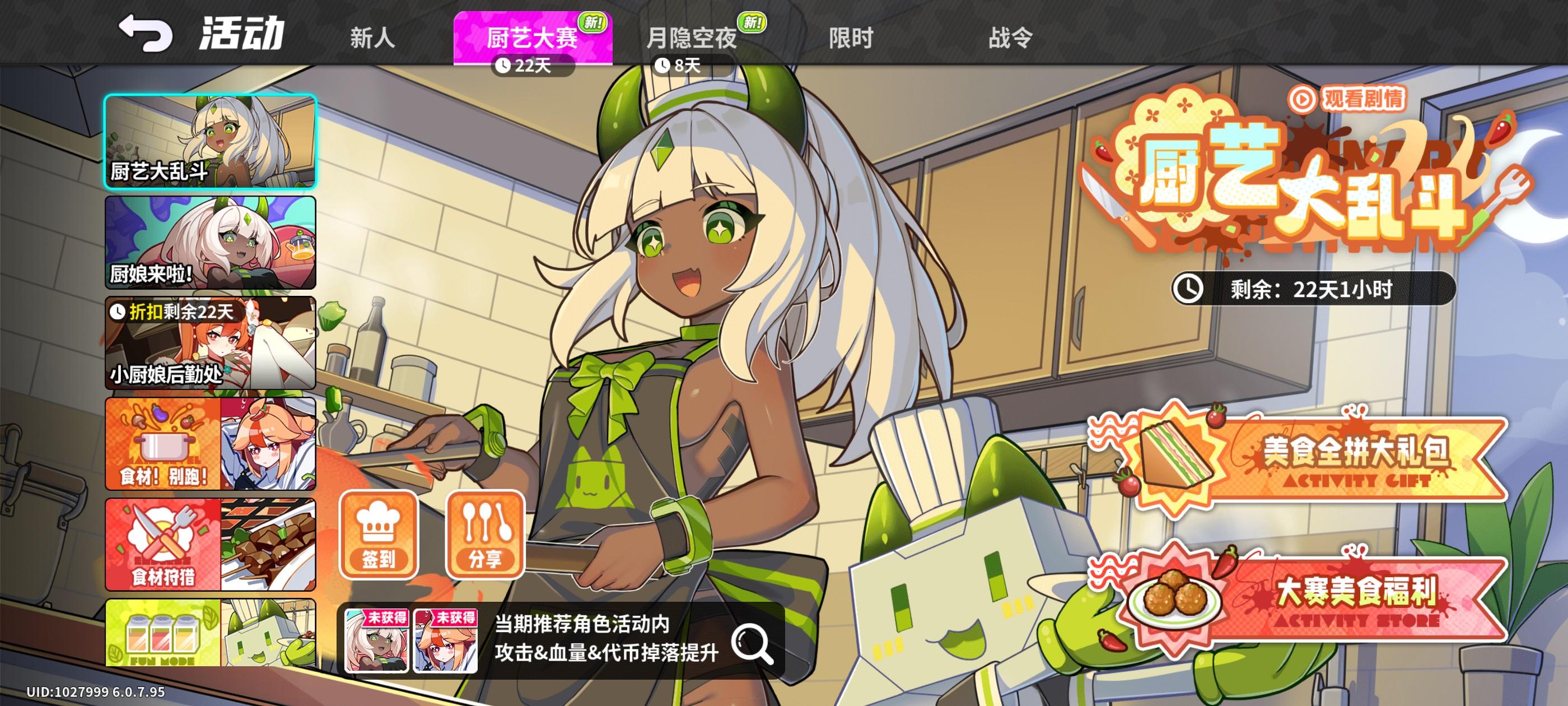Screen dimensions: 1568x706
Task: Click the chef hat 签到 sign-in icon
Action: (378, 535)
